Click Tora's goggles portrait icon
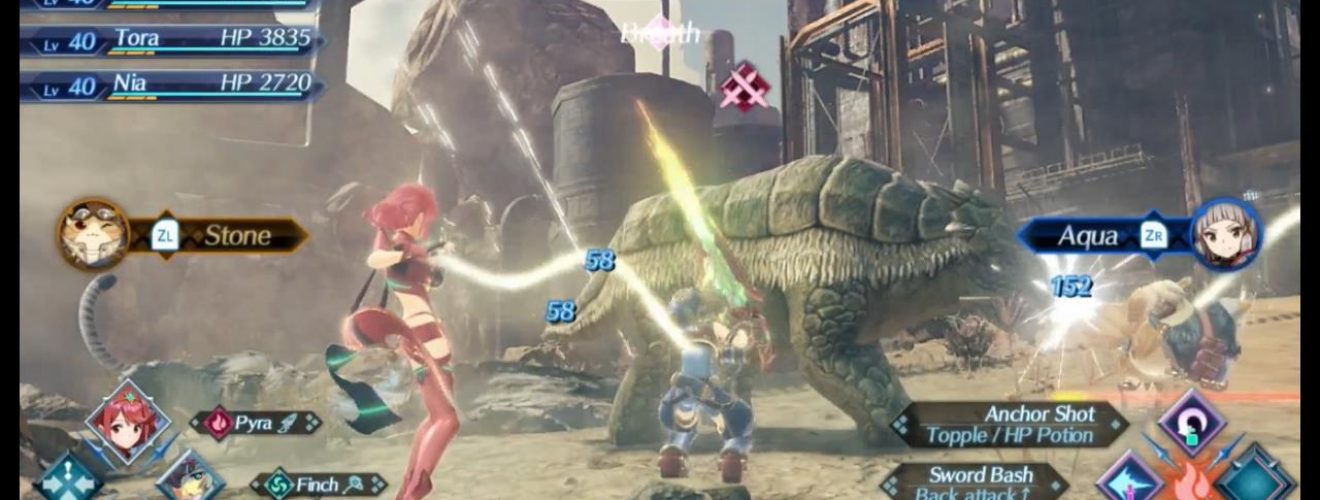Viewport: 1320px width, 500px height. (93, 234)
